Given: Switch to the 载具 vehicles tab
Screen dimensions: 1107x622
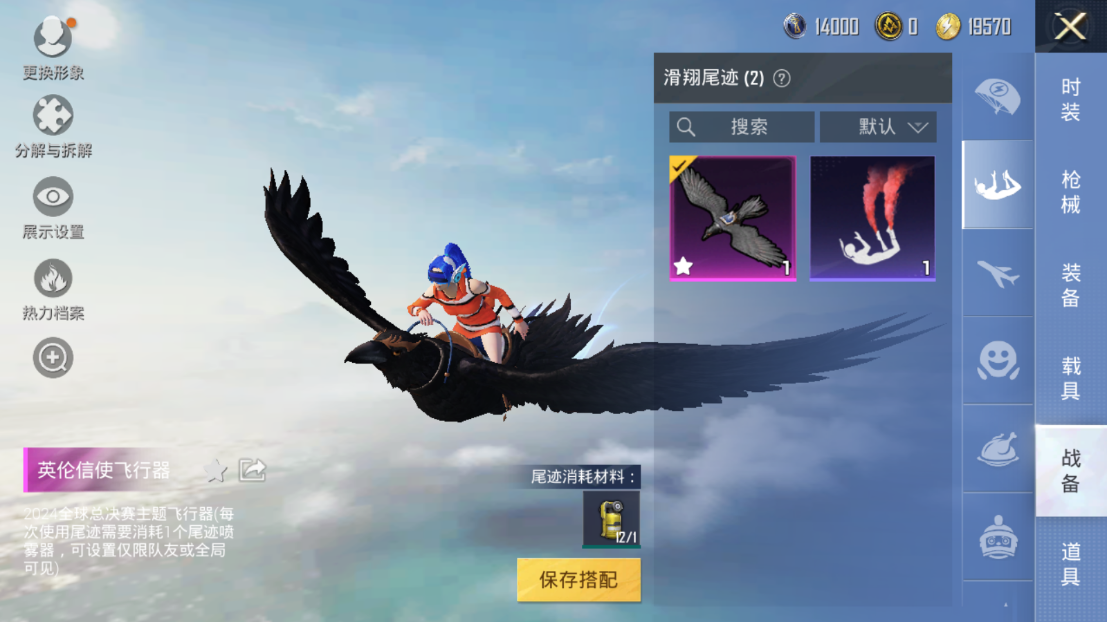Looking at the screenshot, I should pyautogui.click(x=1070, y=377).
